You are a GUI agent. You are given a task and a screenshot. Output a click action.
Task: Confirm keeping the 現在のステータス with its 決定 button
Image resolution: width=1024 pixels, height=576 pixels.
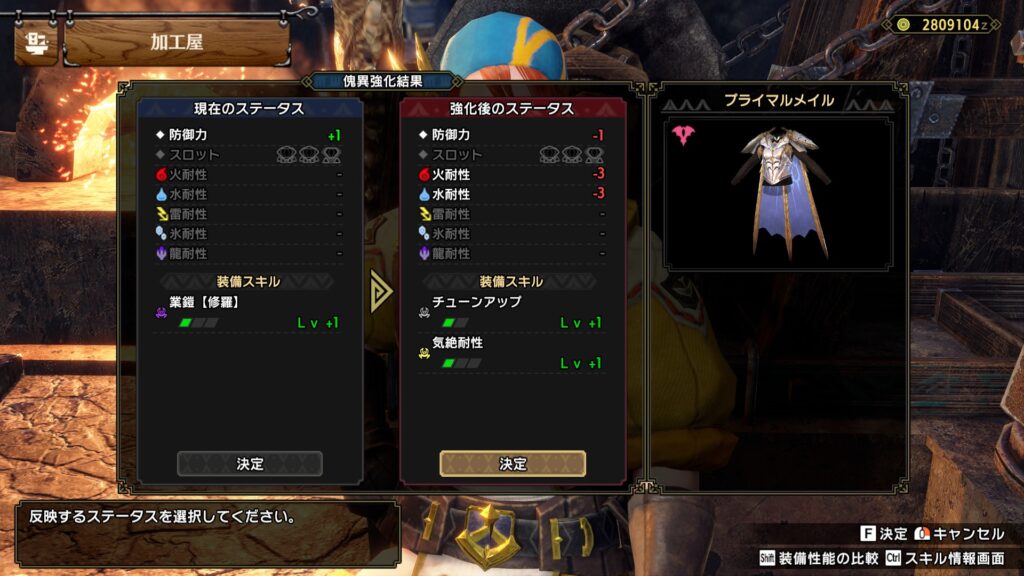click(x=250, y=464)
